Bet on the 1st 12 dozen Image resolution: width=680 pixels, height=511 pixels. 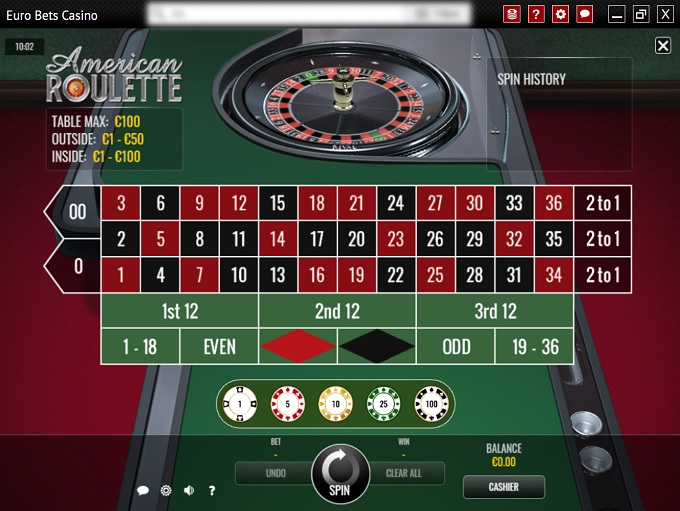[180, 311]
